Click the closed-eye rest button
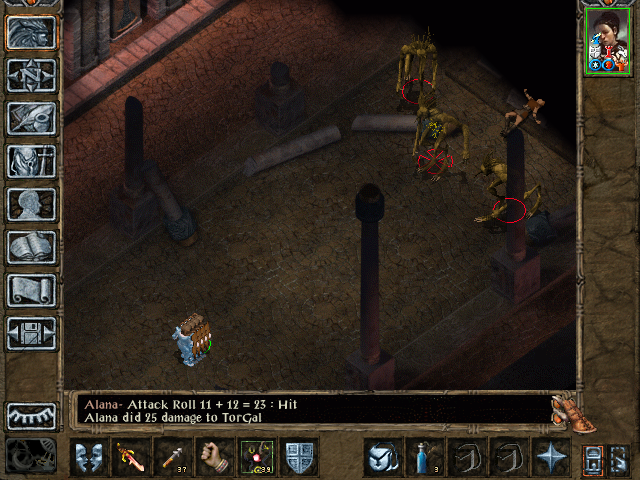This screenshot has width=640, height=480. tap(31, 416)
